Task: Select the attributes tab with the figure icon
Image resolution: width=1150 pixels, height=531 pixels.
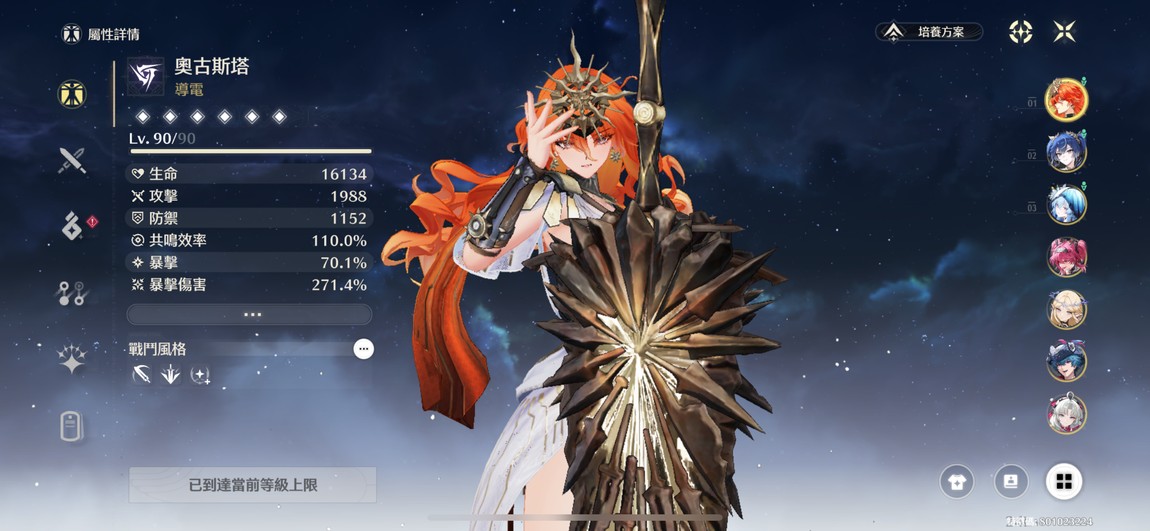Action: pyautogui.click(x=72, y=94)
